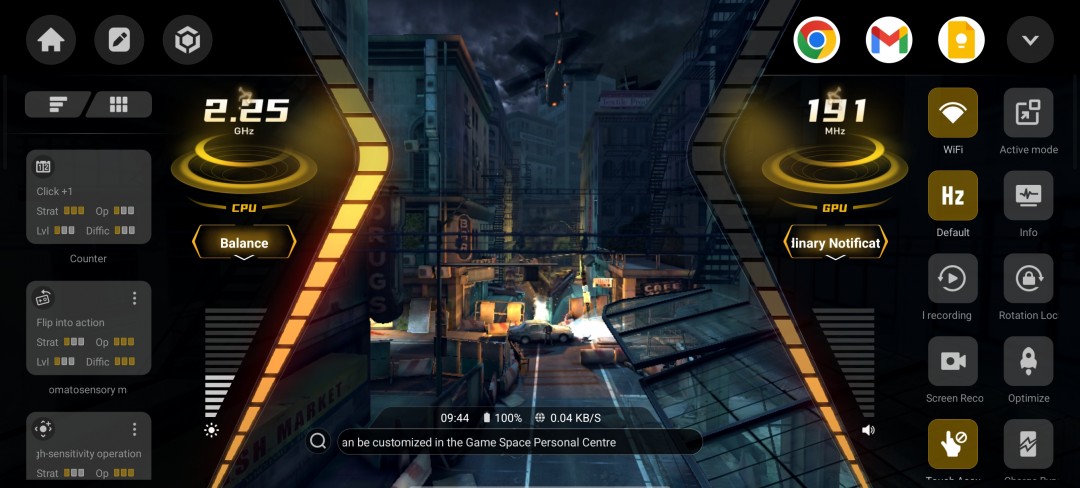Expand the app row chevron arrow
The height and width of the screenshot is (488, 1080).
(x=1030, y=41)
